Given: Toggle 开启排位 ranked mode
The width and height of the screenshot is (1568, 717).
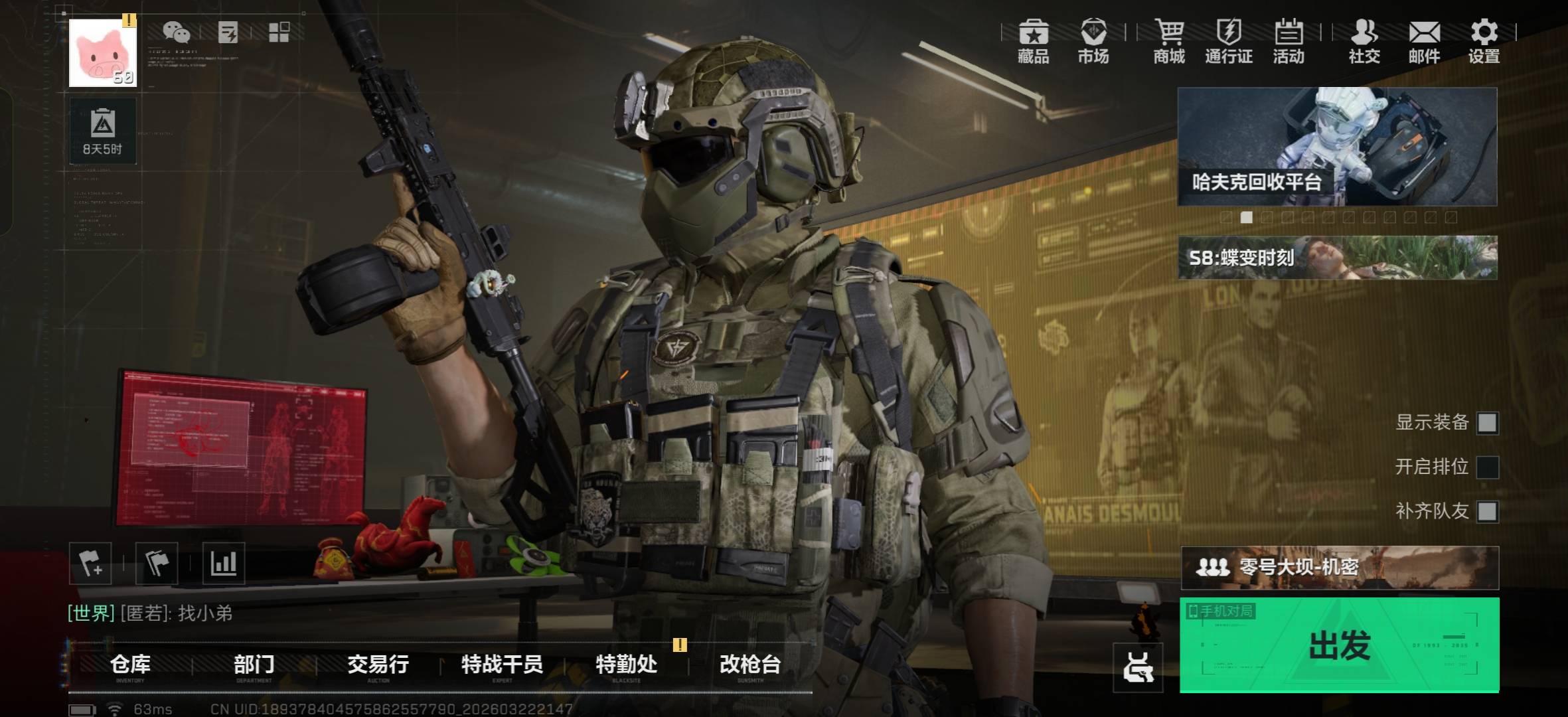Looking at the screenshot, I should coord(1487,467).
